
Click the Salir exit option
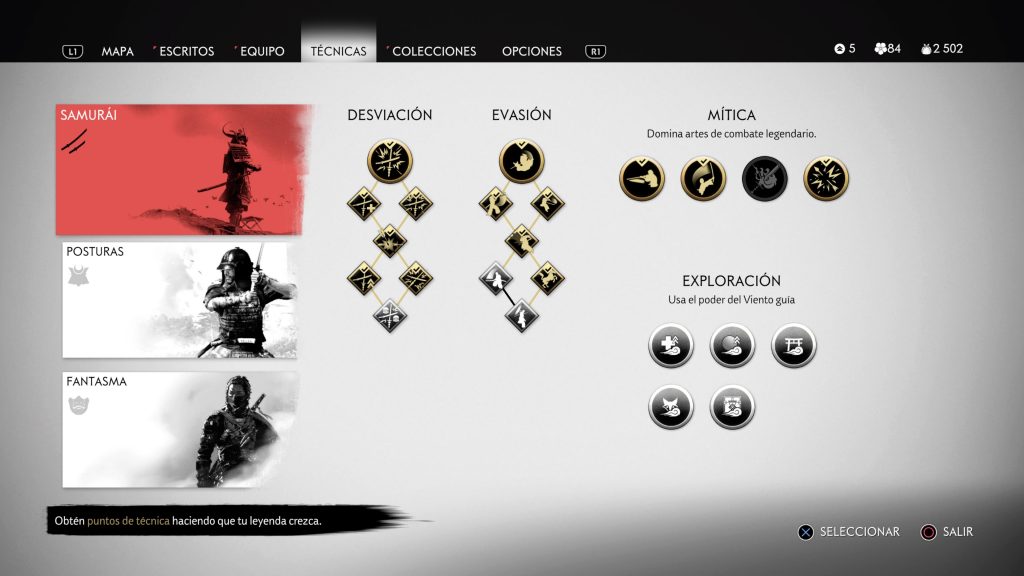click(x=948, y=532)
